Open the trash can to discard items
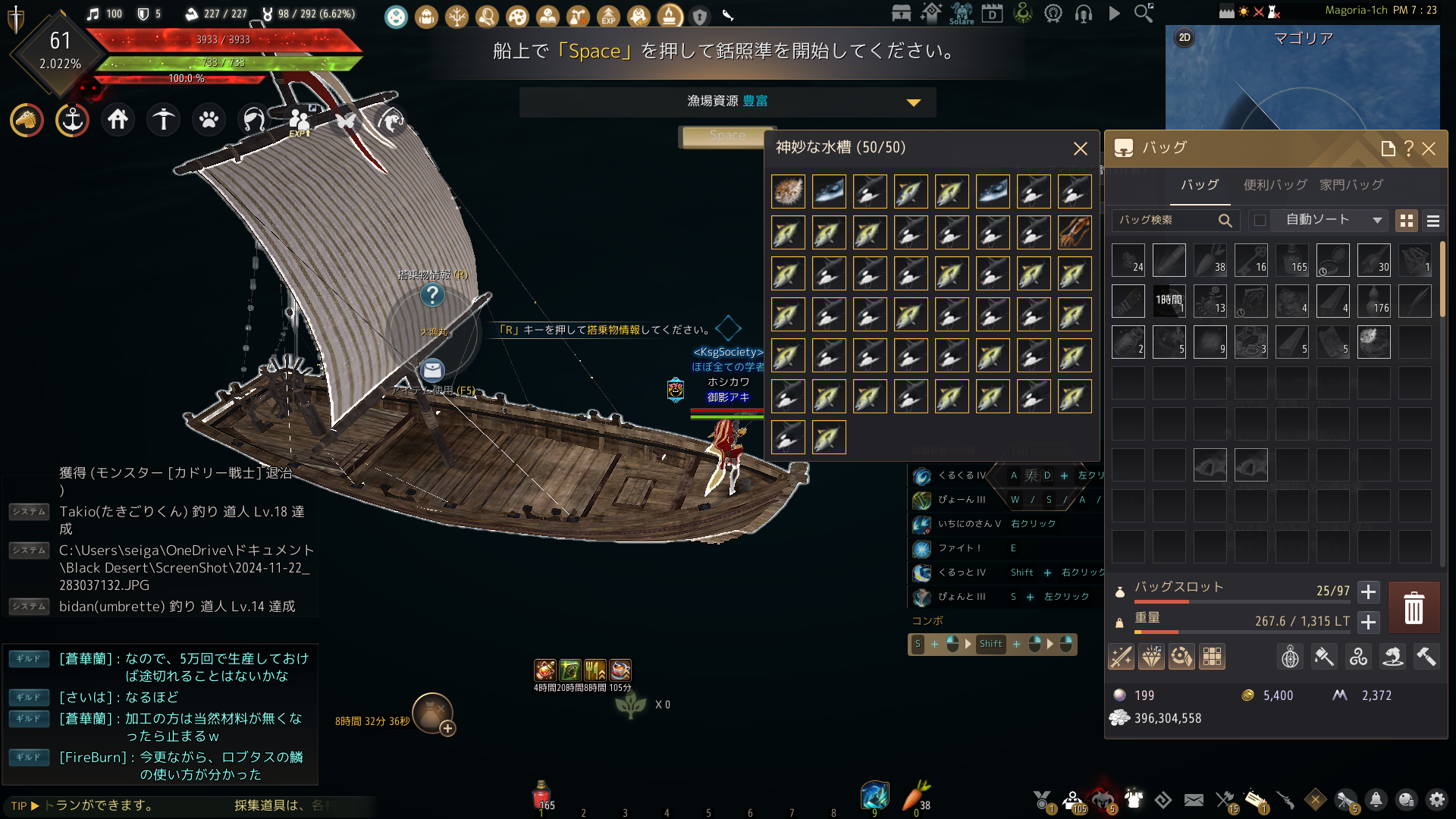 click(x=1414, y=608)
